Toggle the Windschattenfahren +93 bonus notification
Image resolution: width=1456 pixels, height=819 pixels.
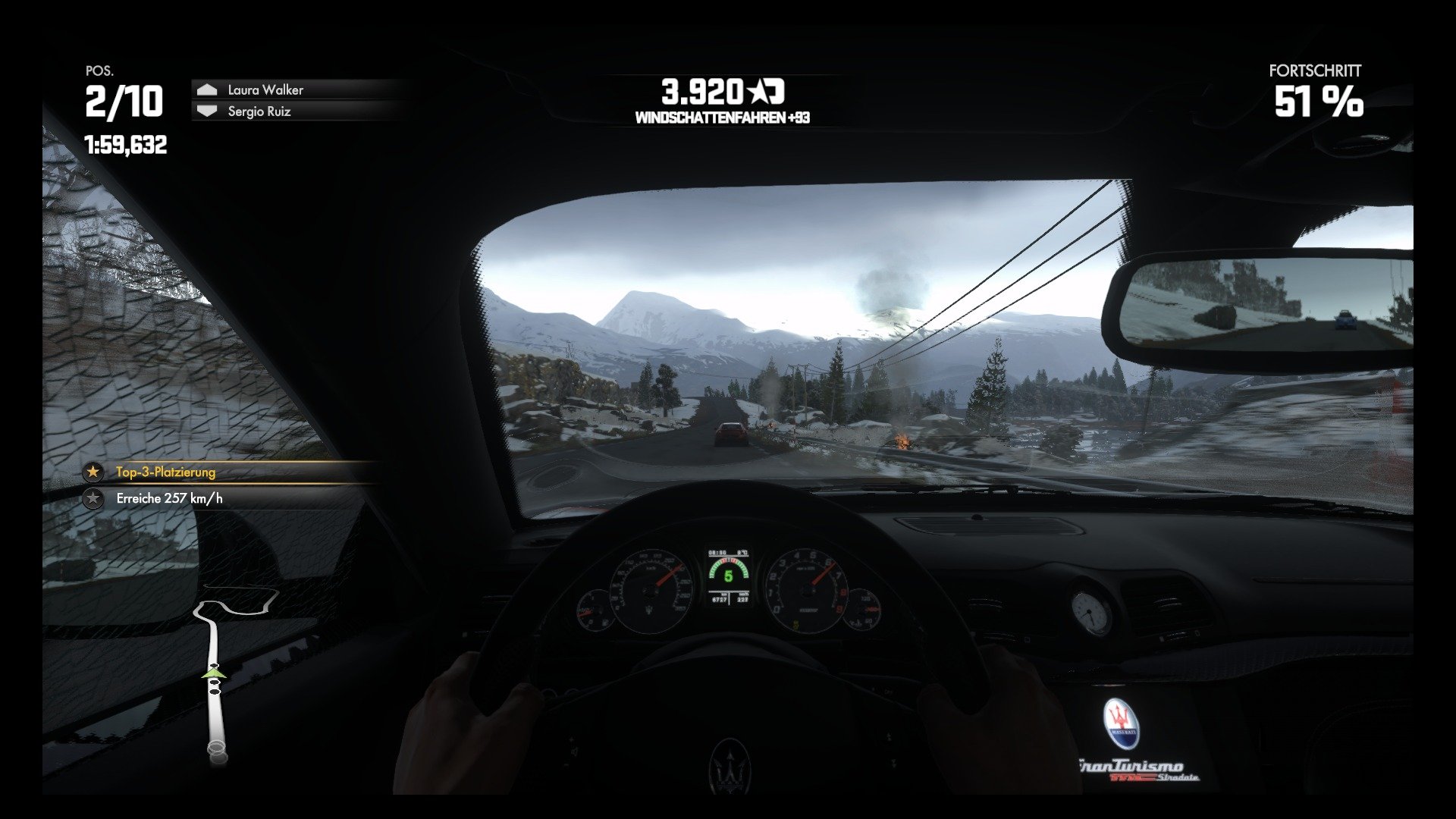pos(723,118)
